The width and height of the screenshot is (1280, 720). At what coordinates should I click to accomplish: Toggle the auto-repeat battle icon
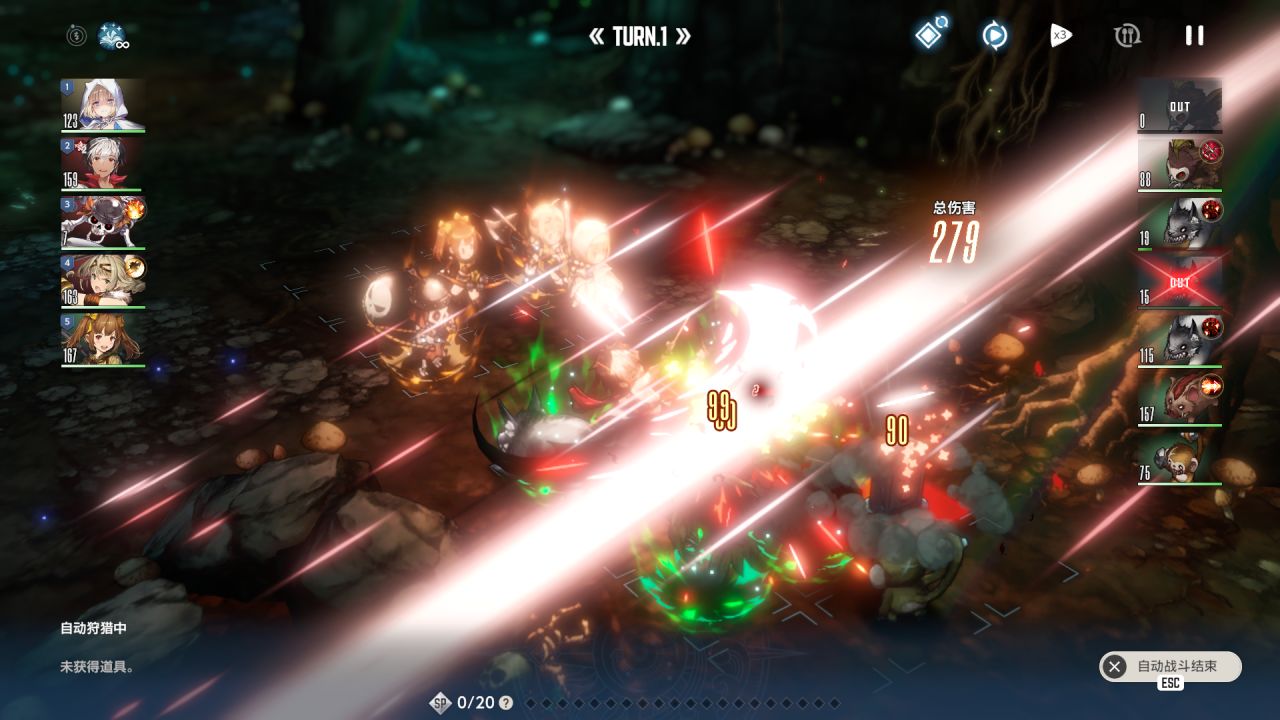pyautogui.click(x=994, y=36)
